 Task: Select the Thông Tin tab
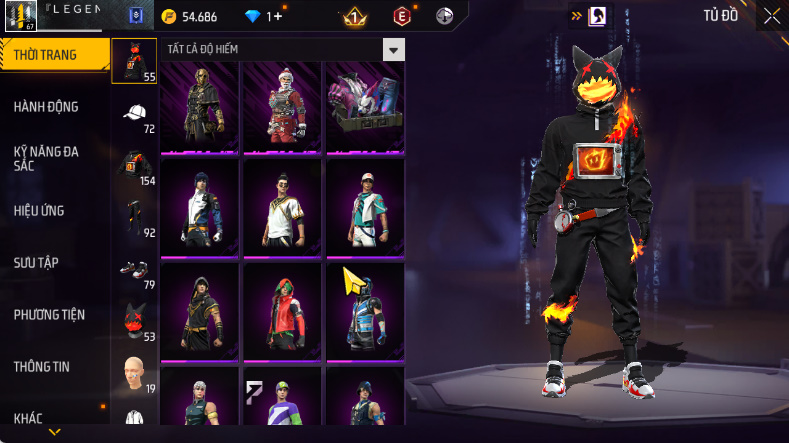pos(41,366)
